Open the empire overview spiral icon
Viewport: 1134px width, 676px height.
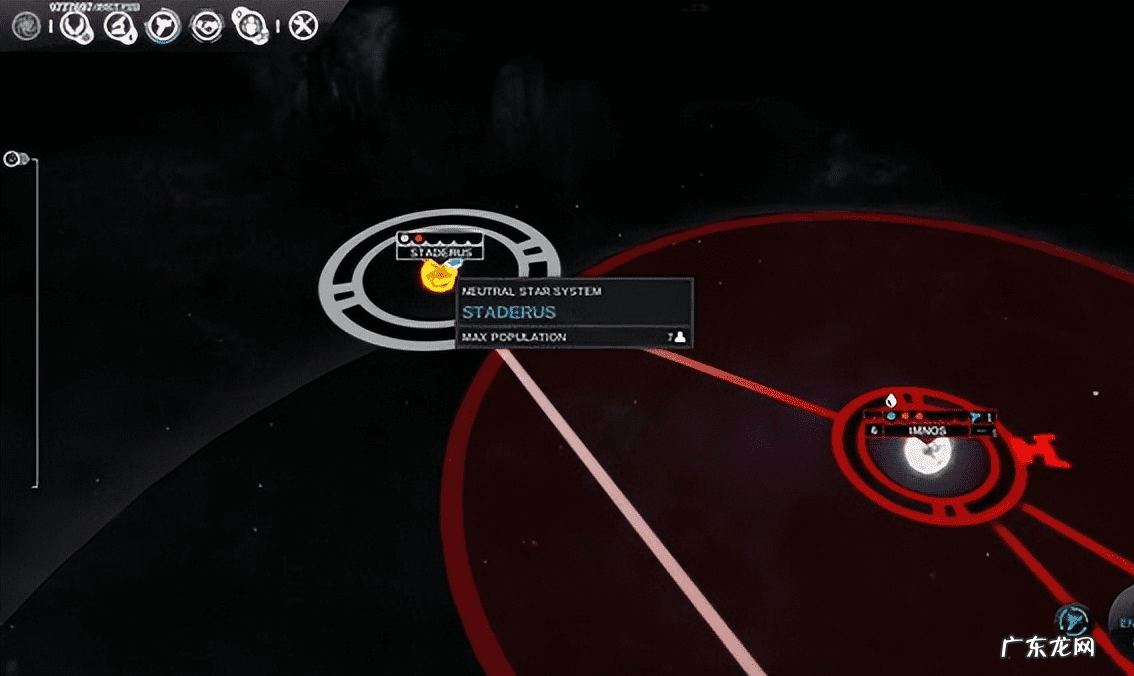(x=25, y=26)
